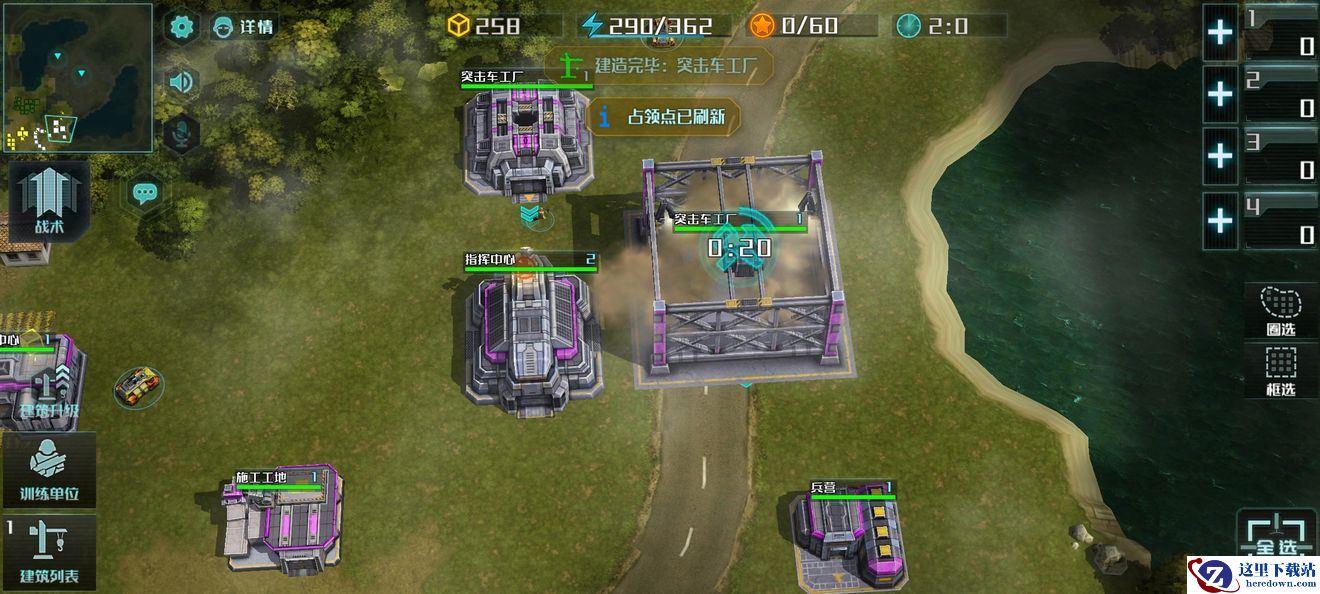Add units to control group 3

[x=1220, y=157]
